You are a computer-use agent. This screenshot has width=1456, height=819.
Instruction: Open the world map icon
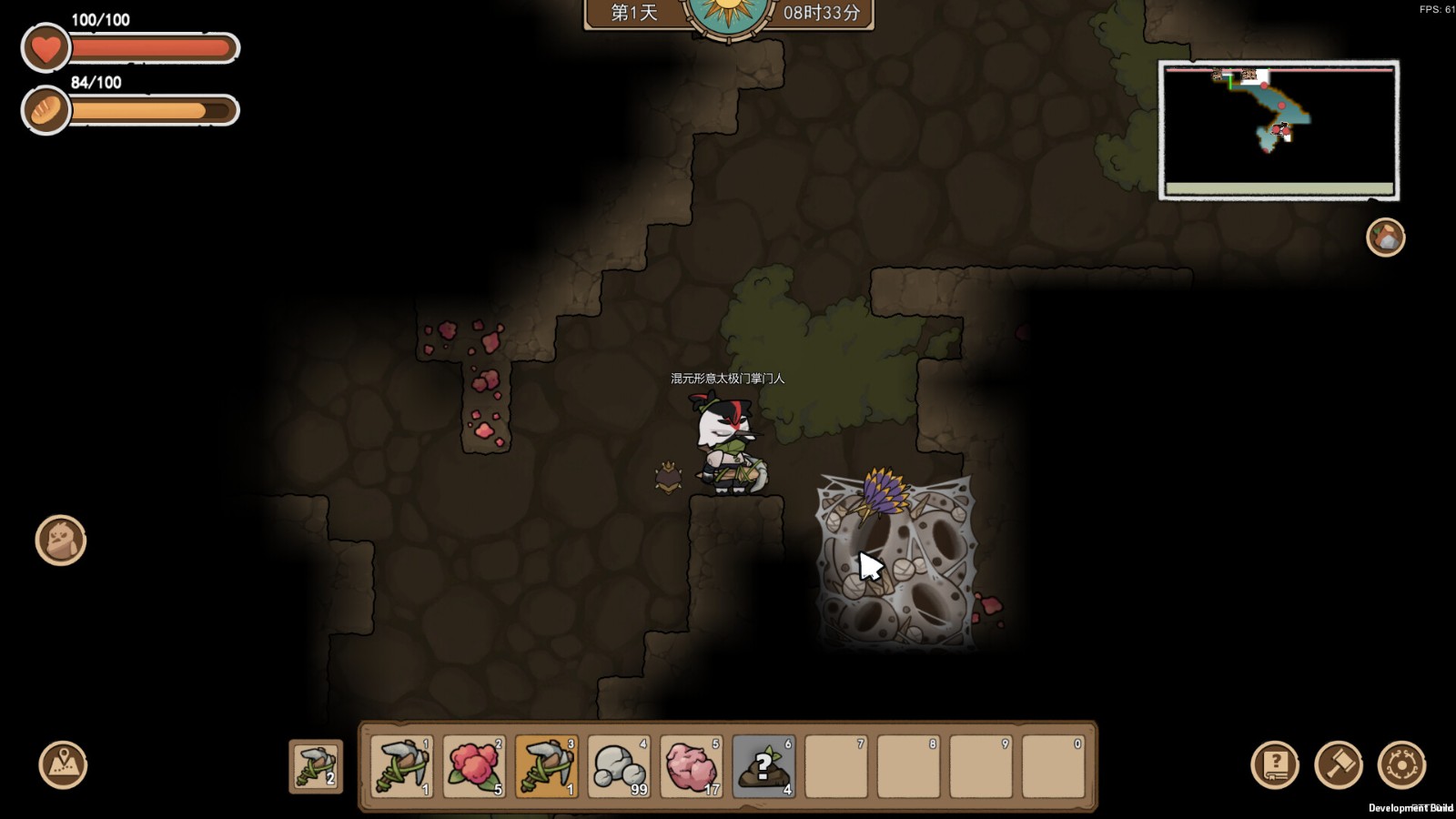[x=63, y=764]
